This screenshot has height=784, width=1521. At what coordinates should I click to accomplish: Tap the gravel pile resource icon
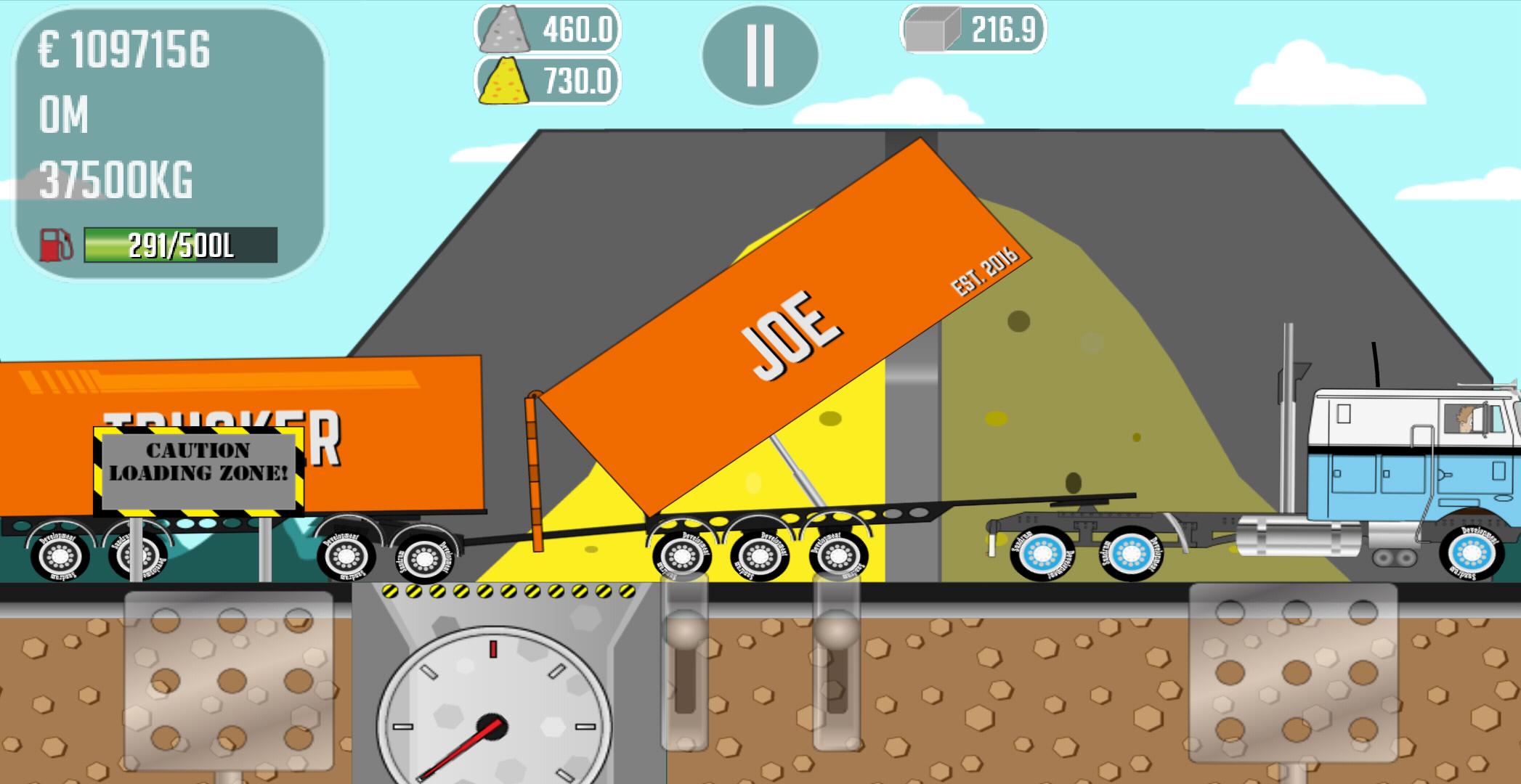tap(507, 30)
